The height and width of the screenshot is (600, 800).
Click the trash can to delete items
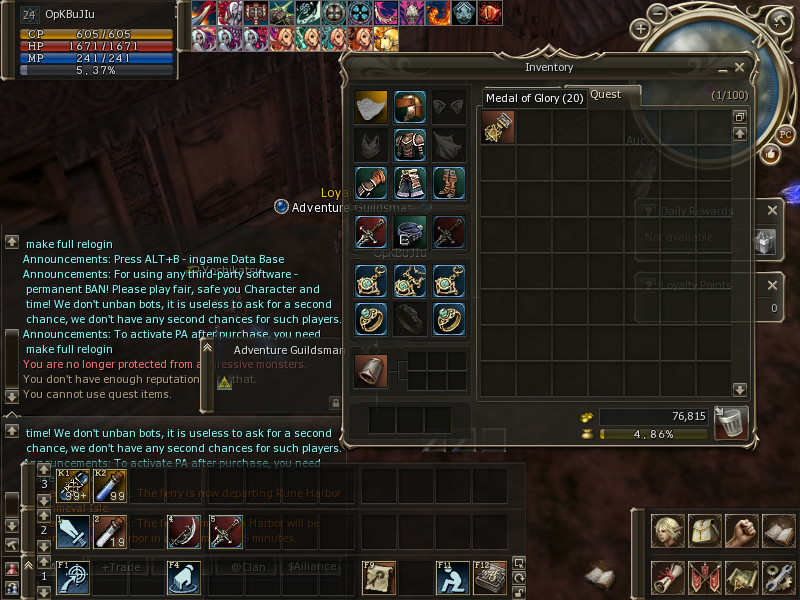point(731,422)
